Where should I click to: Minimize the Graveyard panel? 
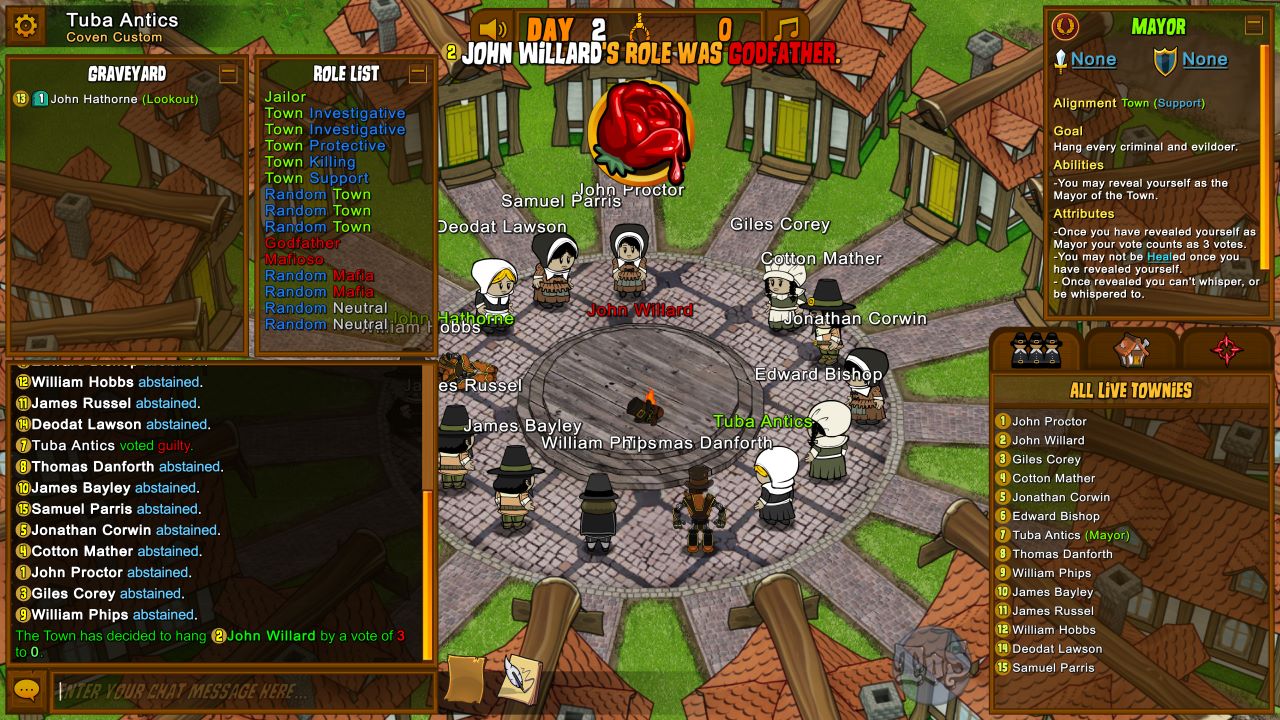[228, 73]
